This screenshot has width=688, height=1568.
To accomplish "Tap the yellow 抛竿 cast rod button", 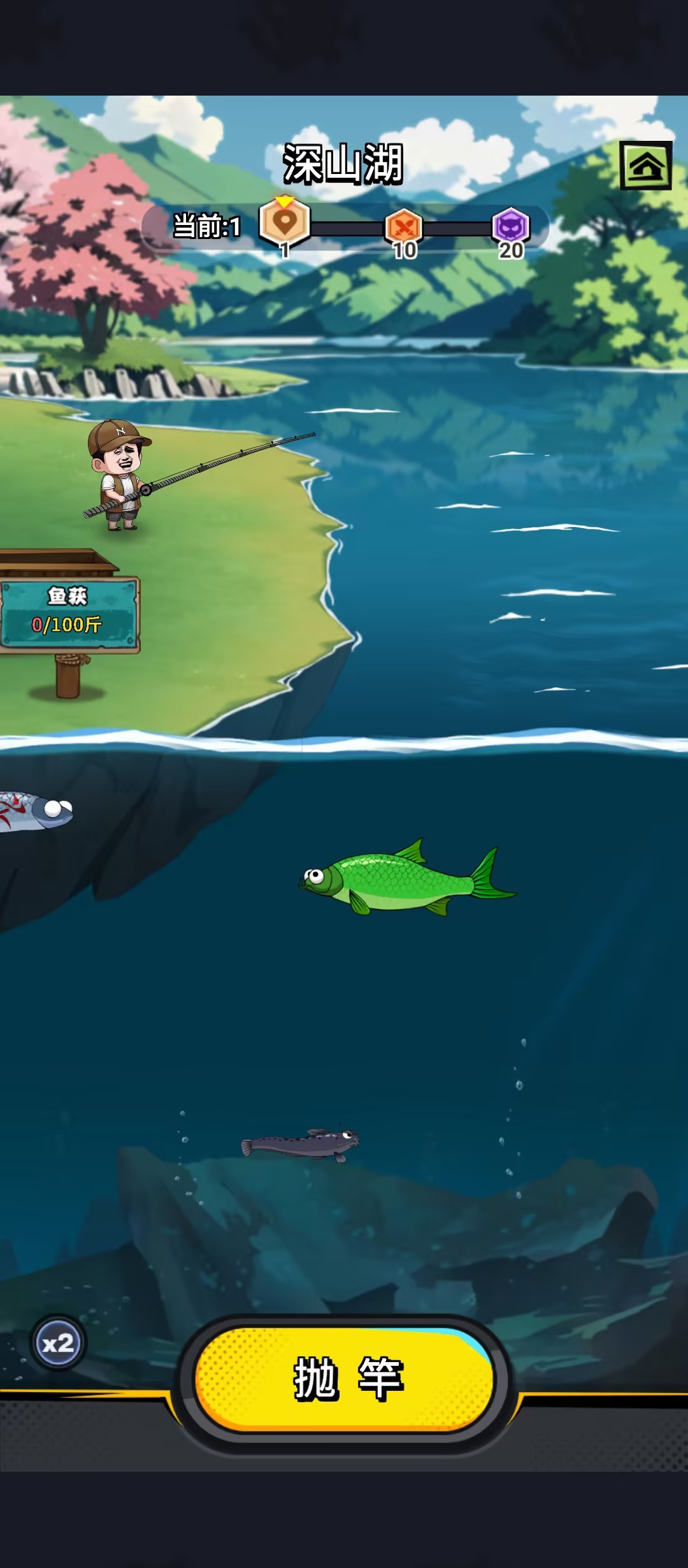I will [x=345, y=1379].
